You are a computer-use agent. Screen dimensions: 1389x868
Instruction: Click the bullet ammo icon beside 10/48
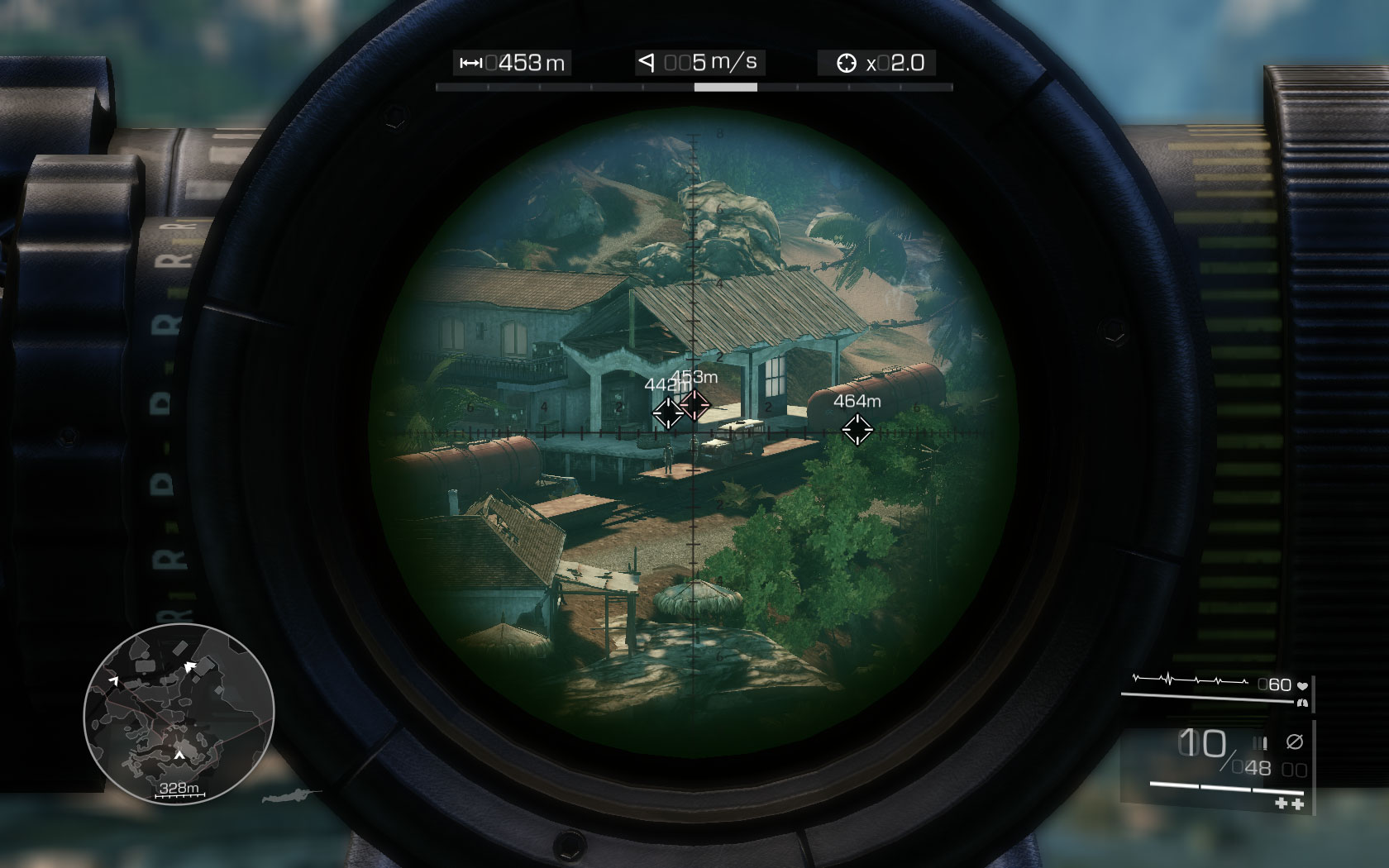click(1260, 742)
